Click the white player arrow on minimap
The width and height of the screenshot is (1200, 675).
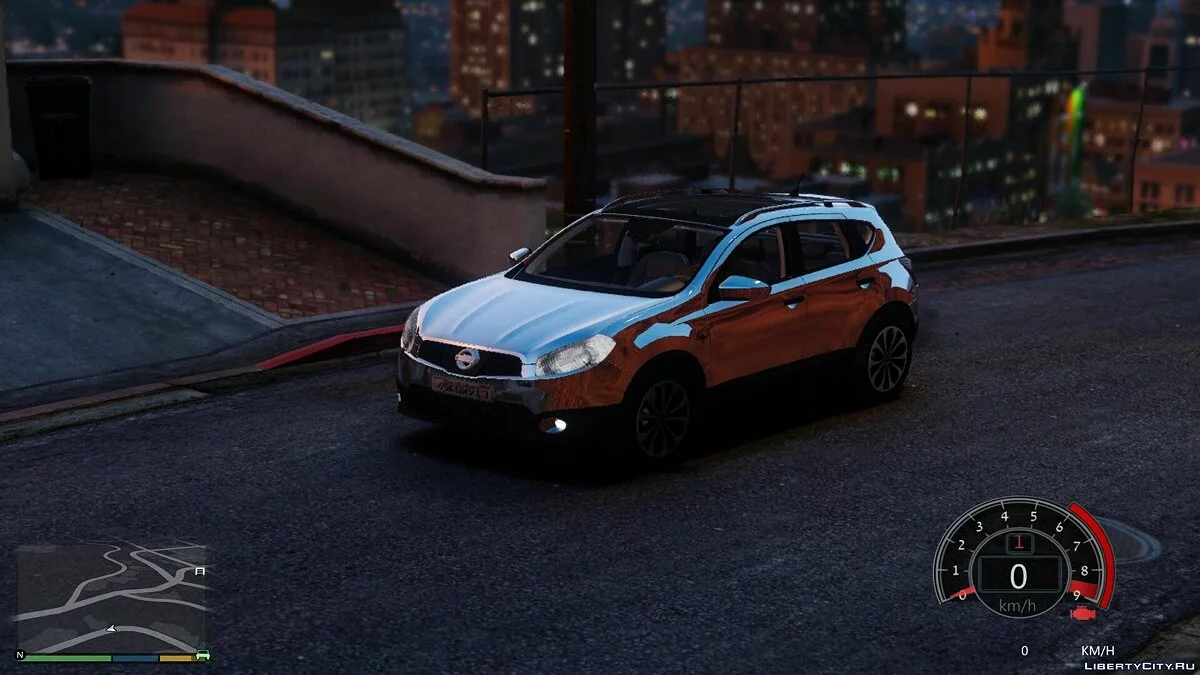(x=111, y=629)
